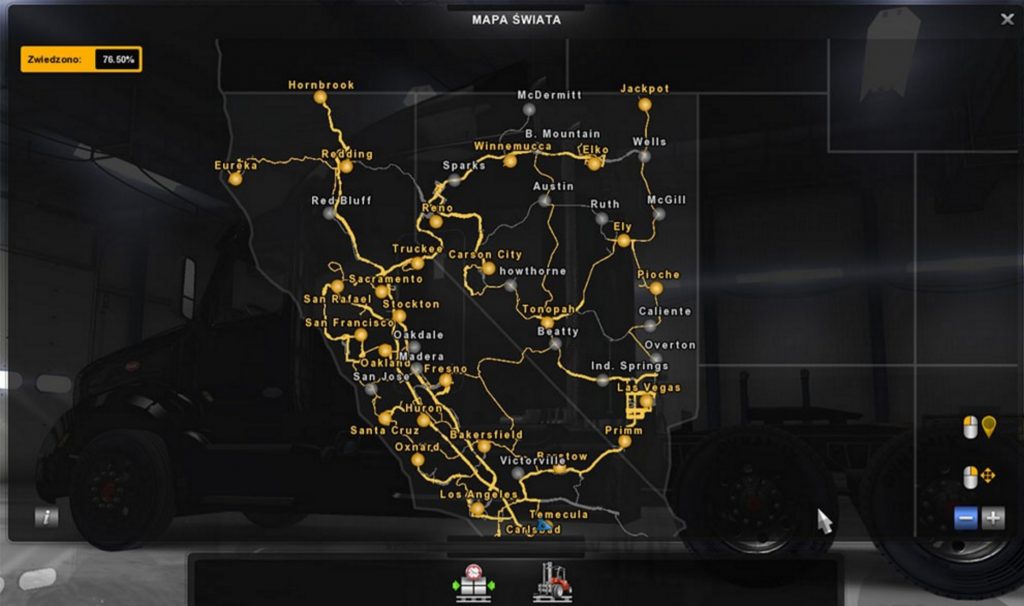Select the Ely city marker
Viewport: 1024px width, 606px height.
(623, 241)
